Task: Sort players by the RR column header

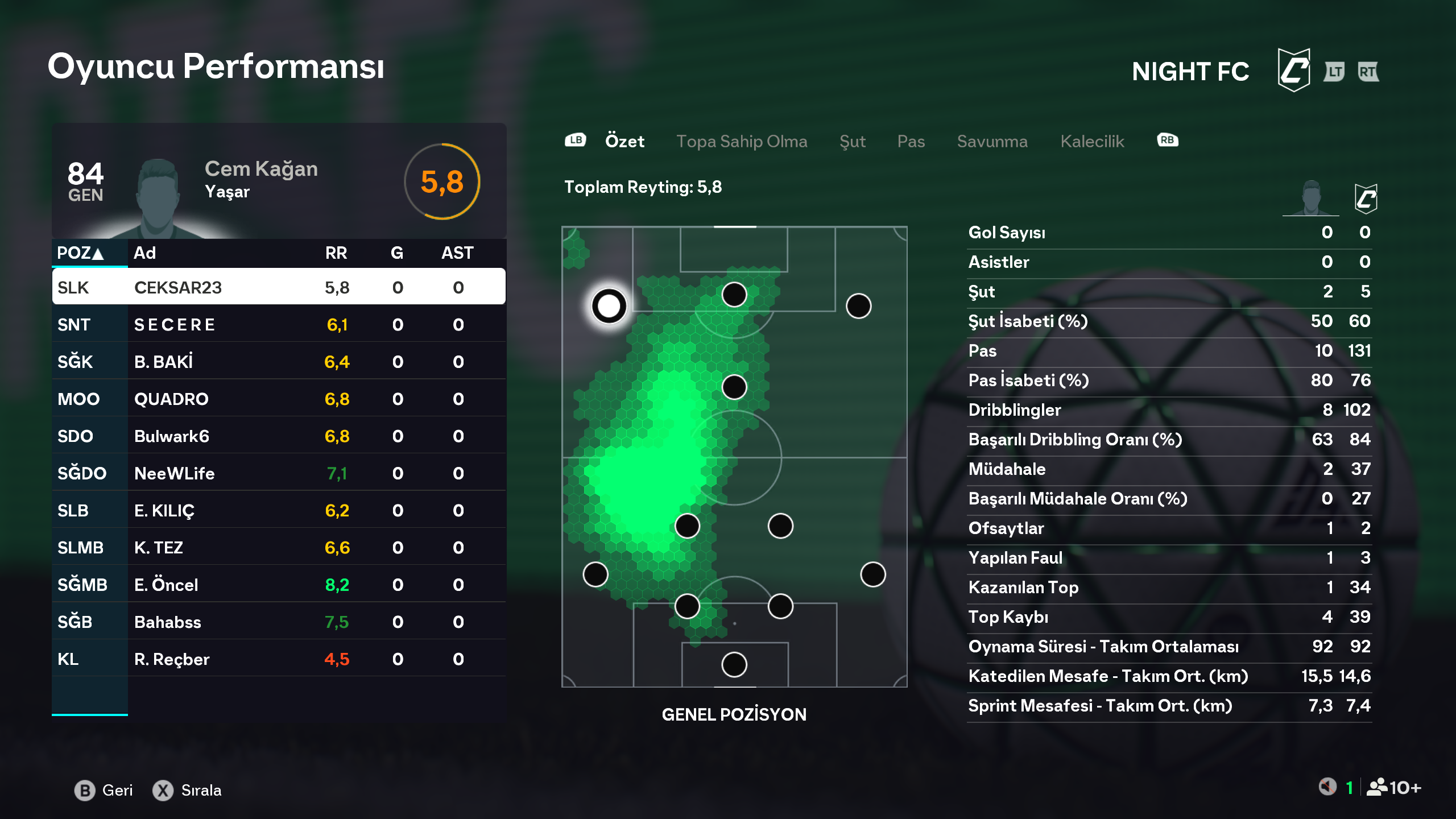Action: [x=336, y=253]
